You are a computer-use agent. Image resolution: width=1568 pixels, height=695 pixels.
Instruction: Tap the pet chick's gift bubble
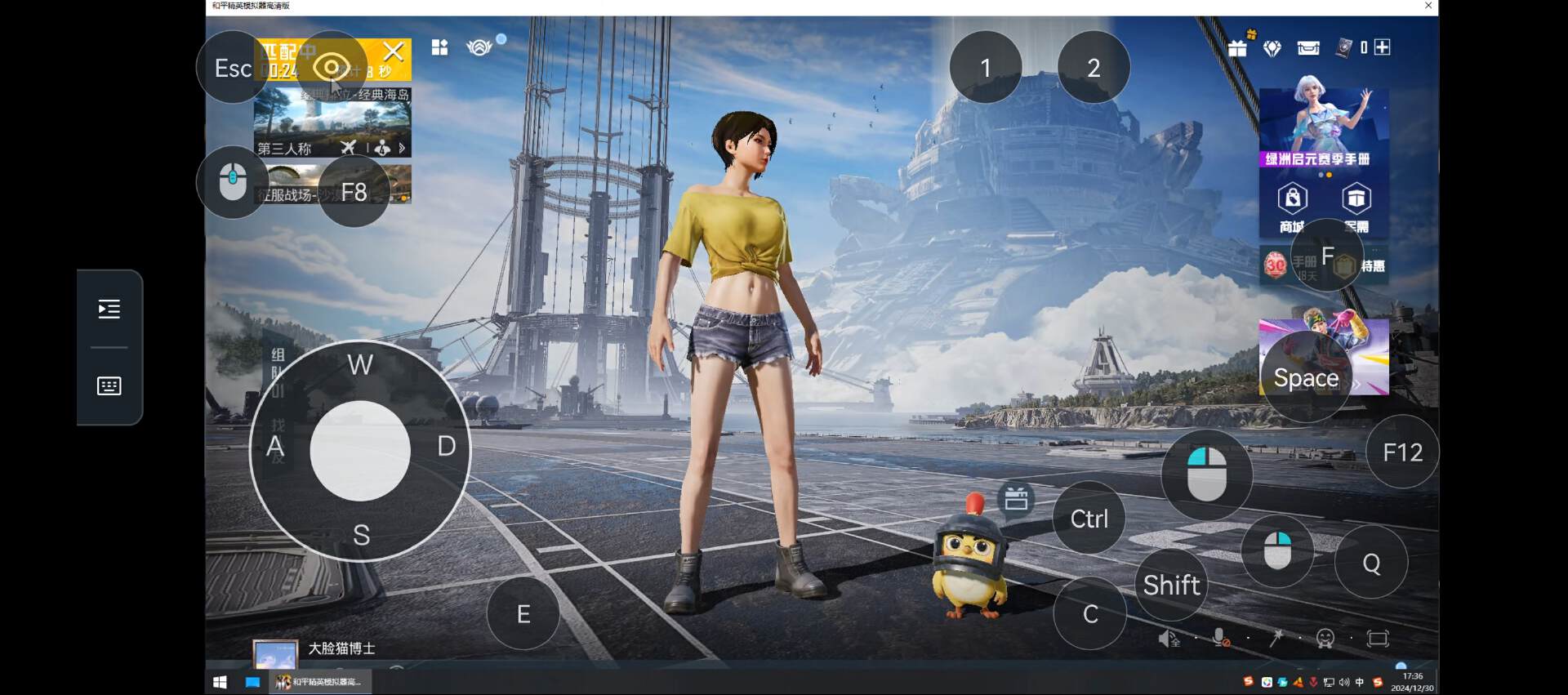pyautogui.click(x=1016, y=498)
